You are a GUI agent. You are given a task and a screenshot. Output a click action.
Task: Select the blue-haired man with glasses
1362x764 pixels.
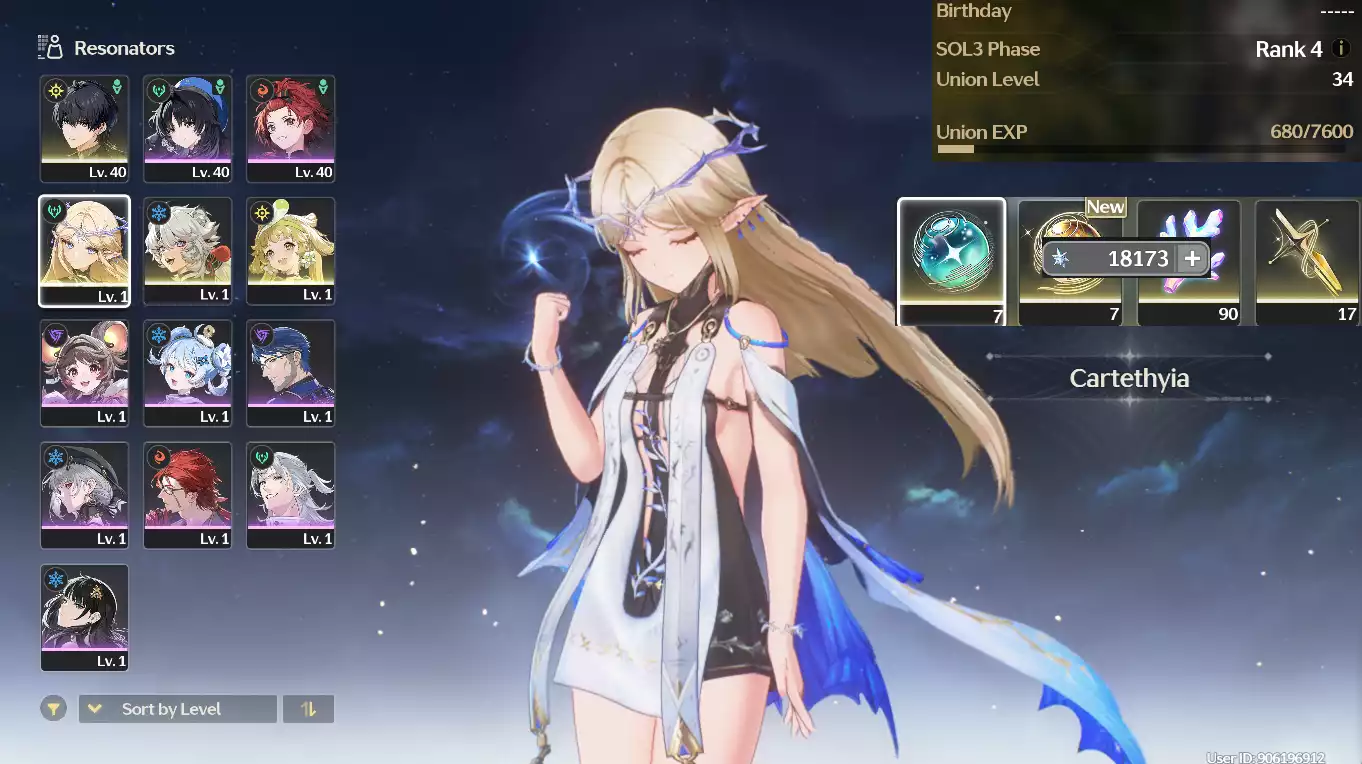tap(290, 372)
